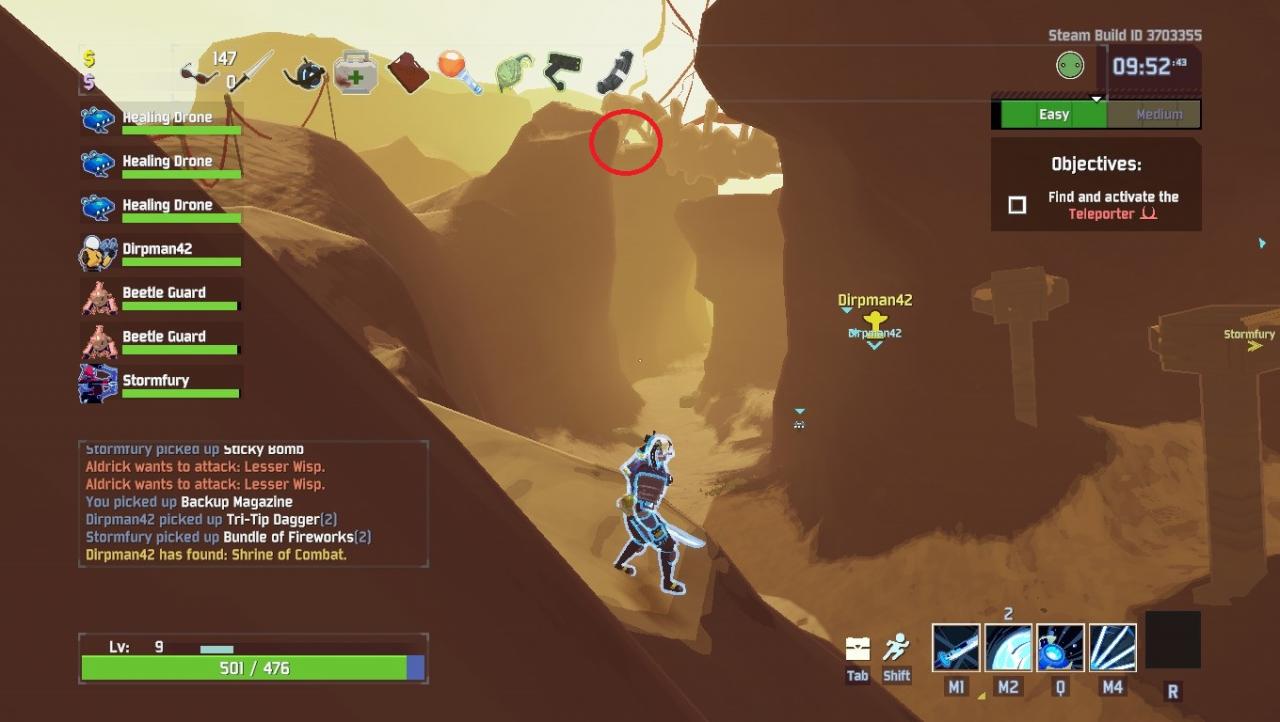Screen dimensions: 1280x722
Task: Click the Objectives teleporter checkbox
Action: coord(1017,205)
